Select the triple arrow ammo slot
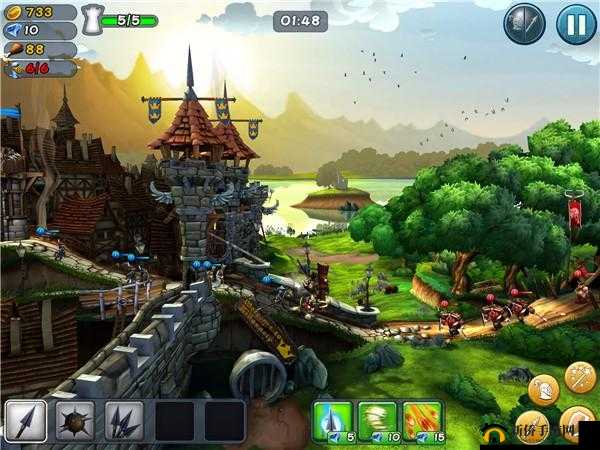 (x=125, y=421)
